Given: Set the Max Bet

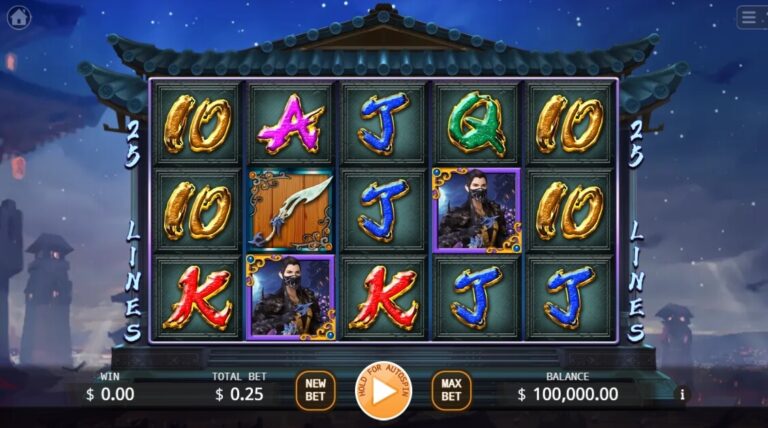Looking at the screenshot, I should coord(451,390).
